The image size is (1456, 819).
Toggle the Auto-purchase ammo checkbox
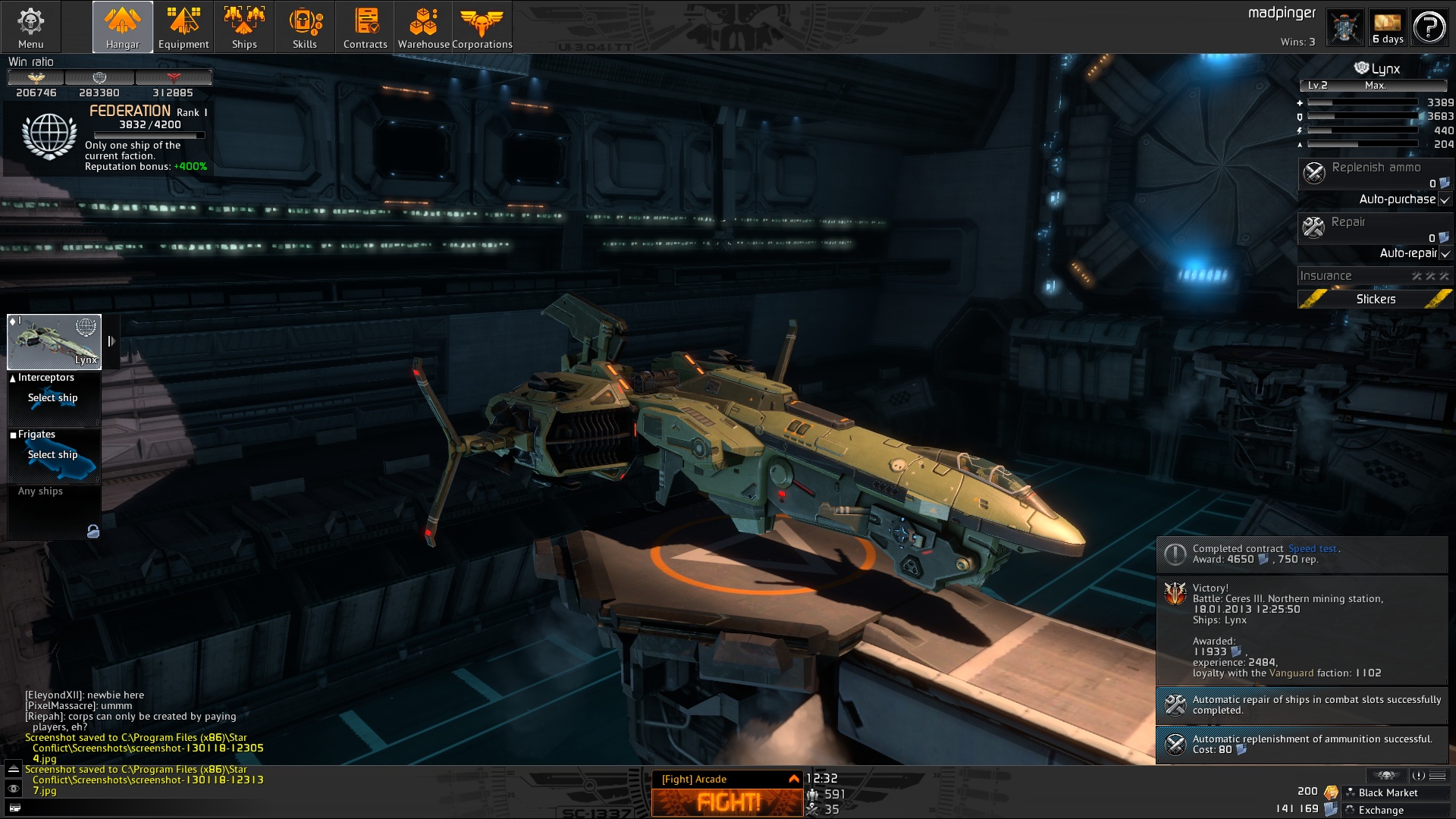pos(1445,199)
